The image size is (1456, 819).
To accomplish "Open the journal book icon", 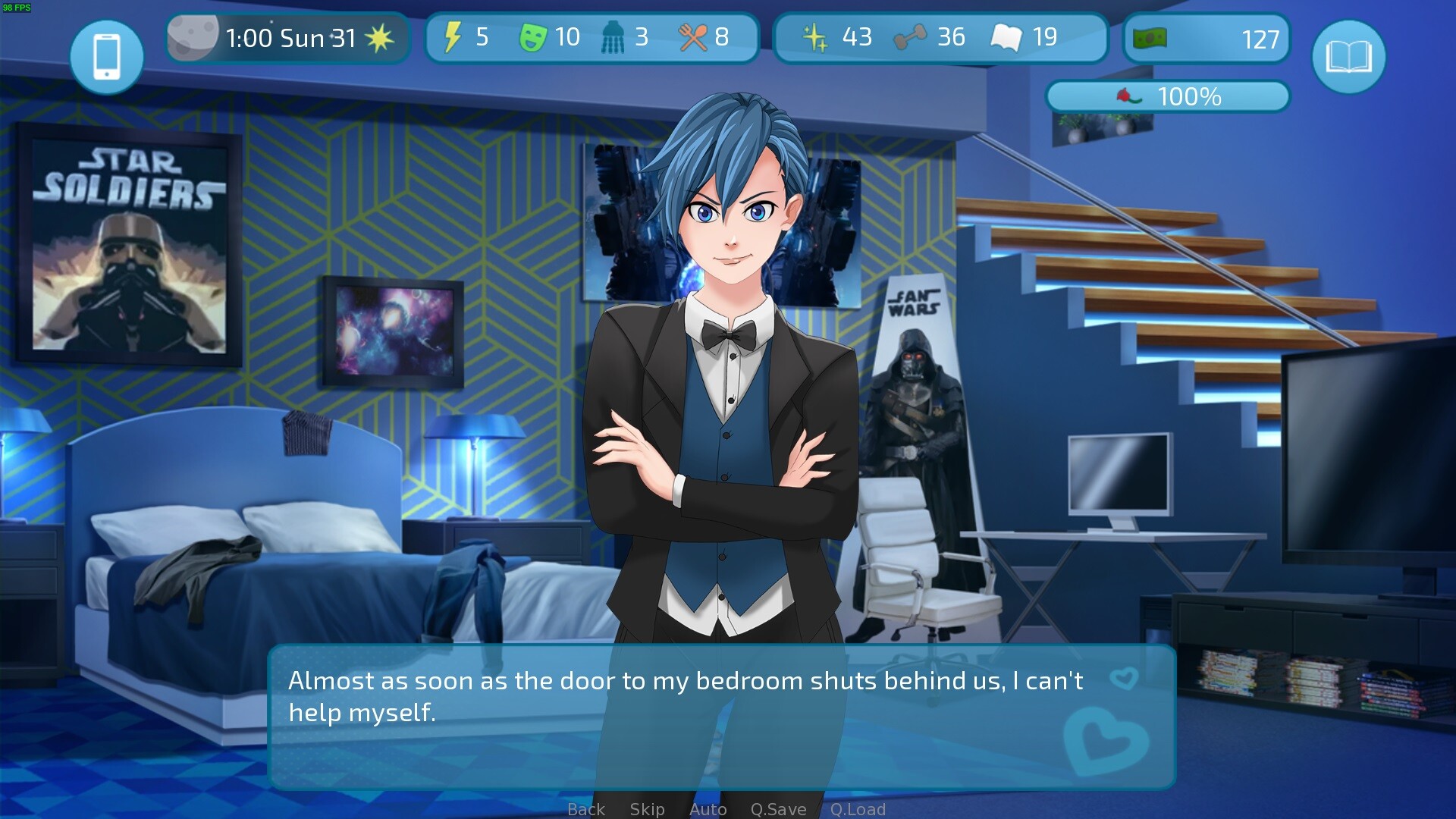I will tap(1348, 57).
